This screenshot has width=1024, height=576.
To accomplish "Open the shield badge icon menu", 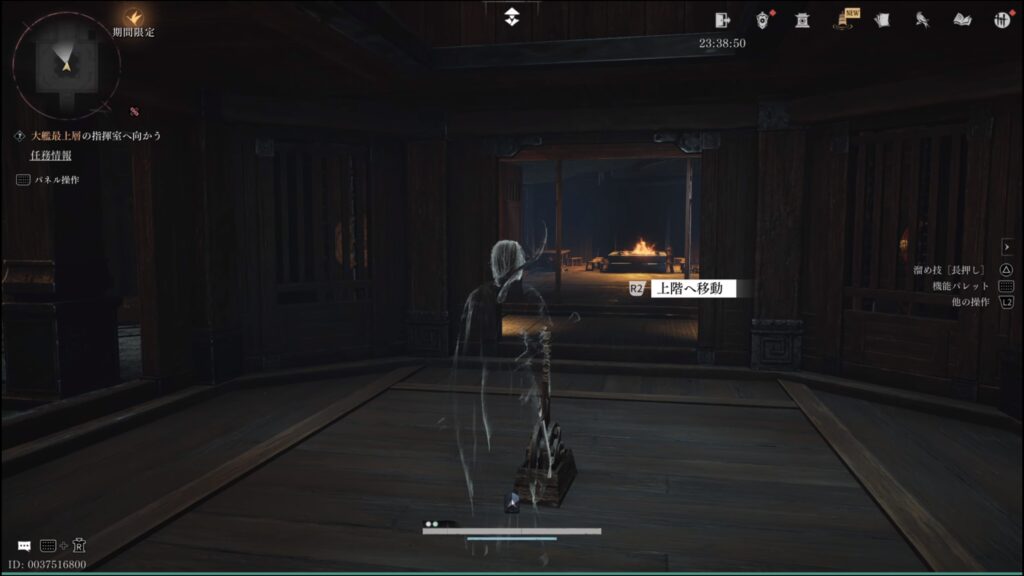I will (763, 20).
